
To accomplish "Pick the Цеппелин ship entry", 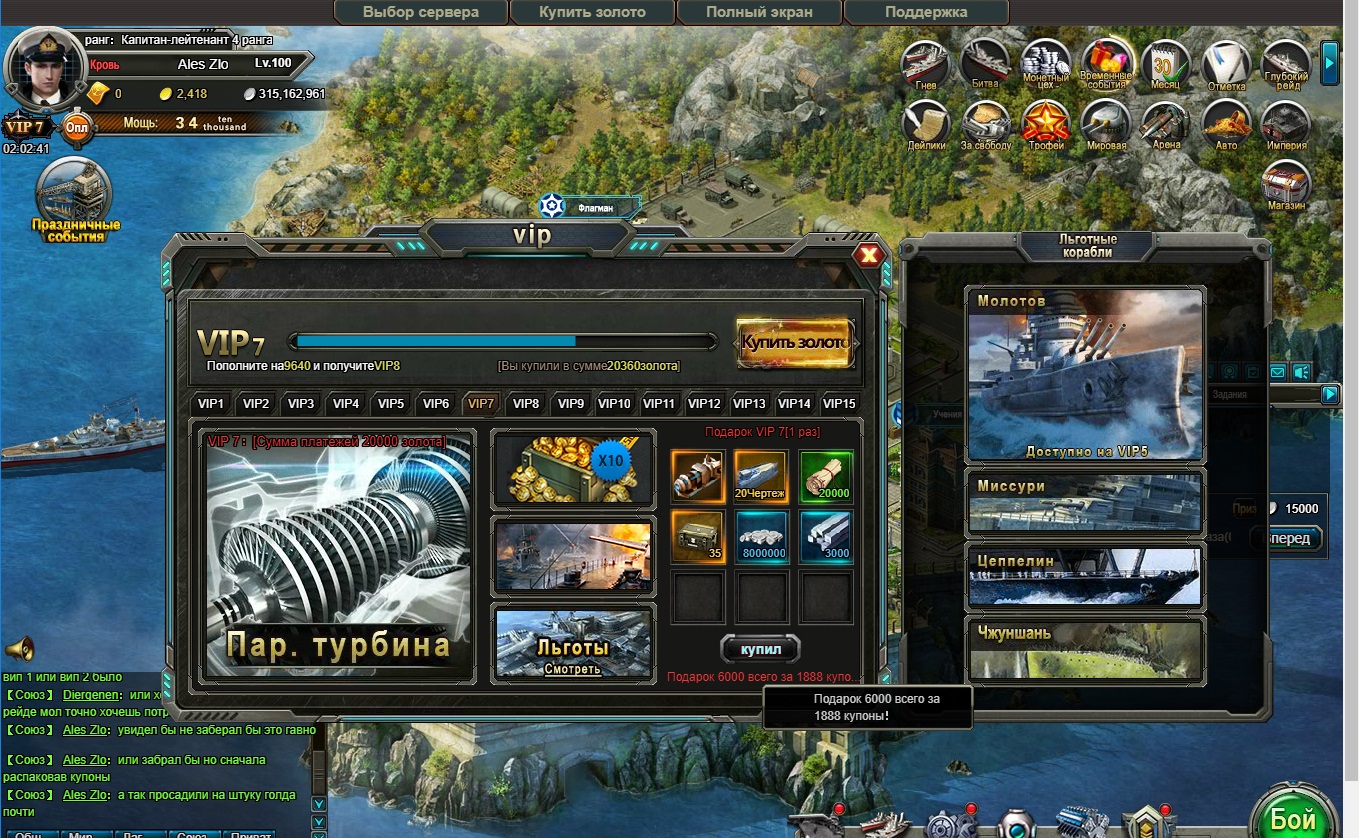I will tap(1085, 578).
